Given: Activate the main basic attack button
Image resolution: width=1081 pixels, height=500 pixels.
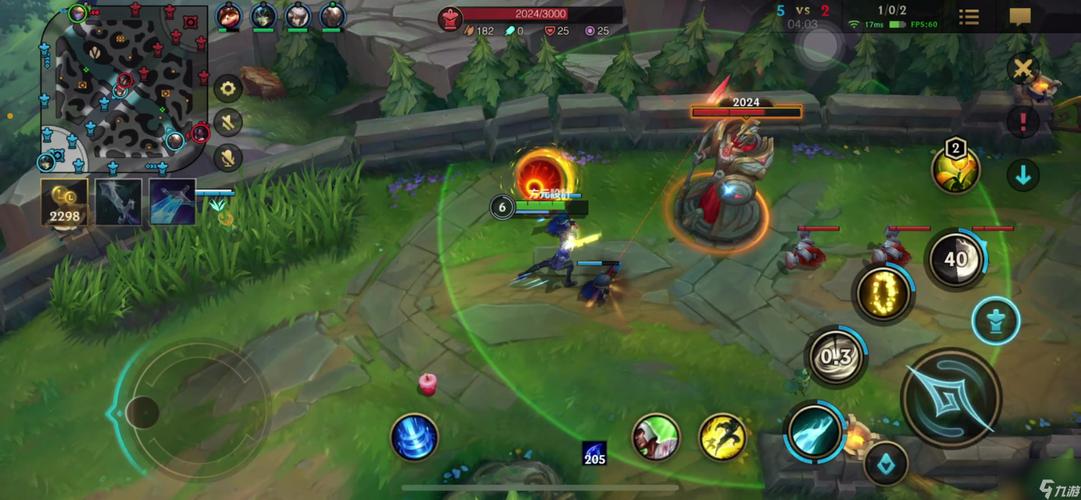Looking at the screenshot, I should (950, 397).
